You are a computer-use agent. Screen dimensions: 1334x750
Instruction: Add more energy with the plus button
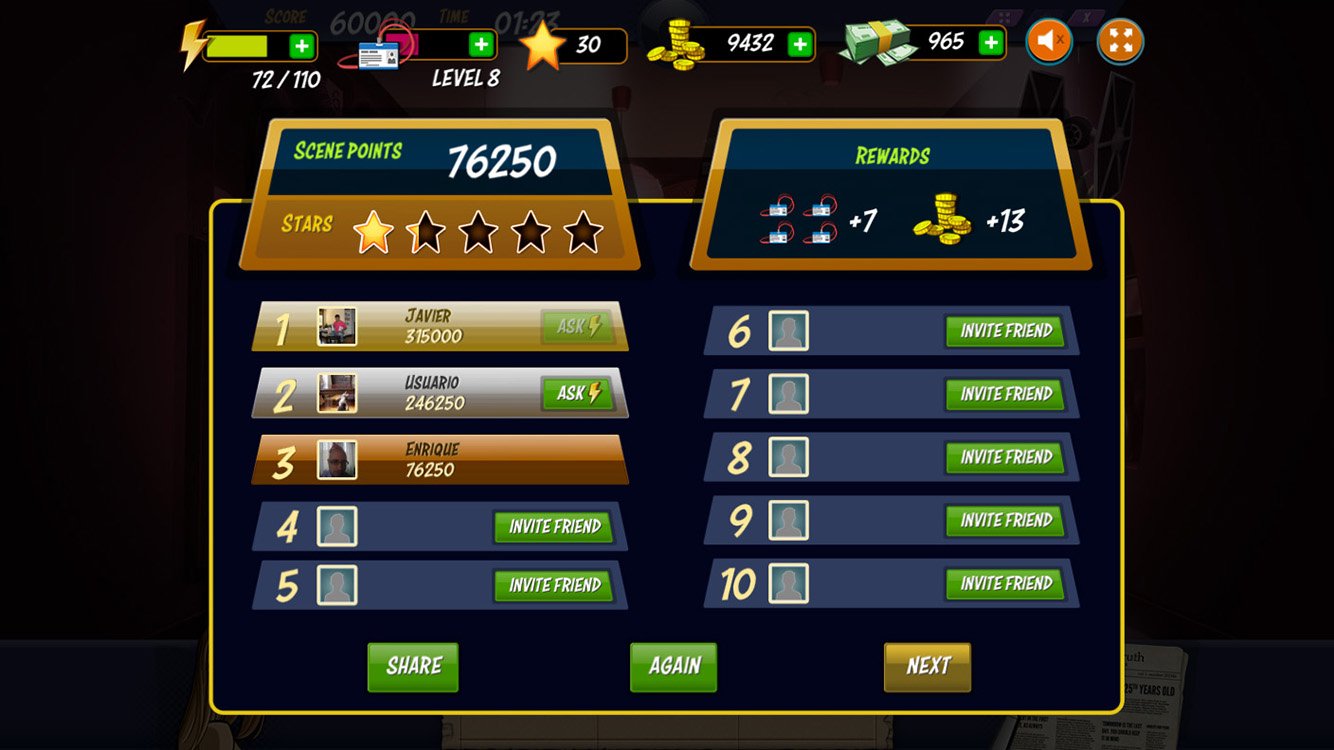pos(301,46)
